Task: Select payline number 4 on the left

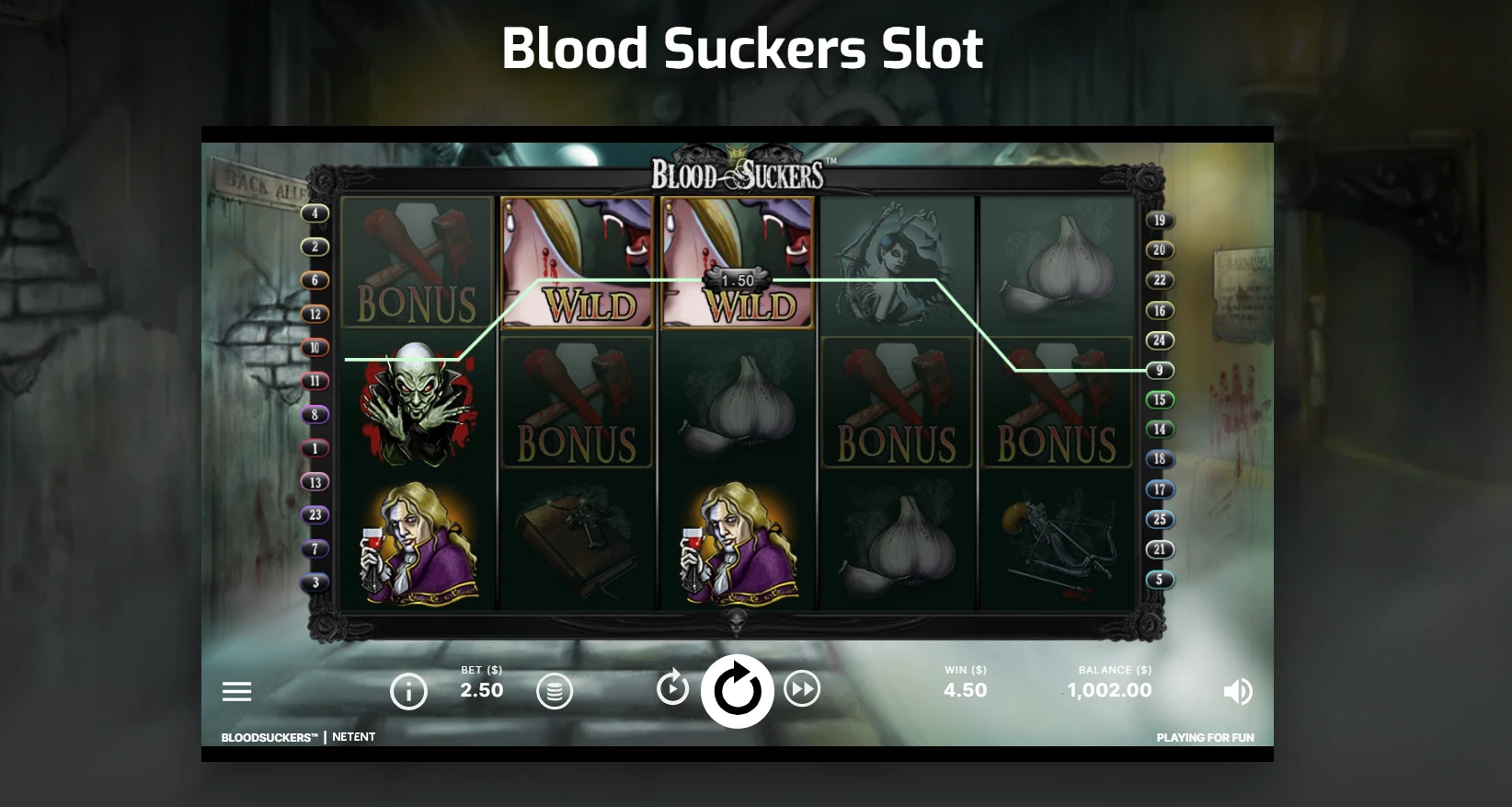Action: 317,212
